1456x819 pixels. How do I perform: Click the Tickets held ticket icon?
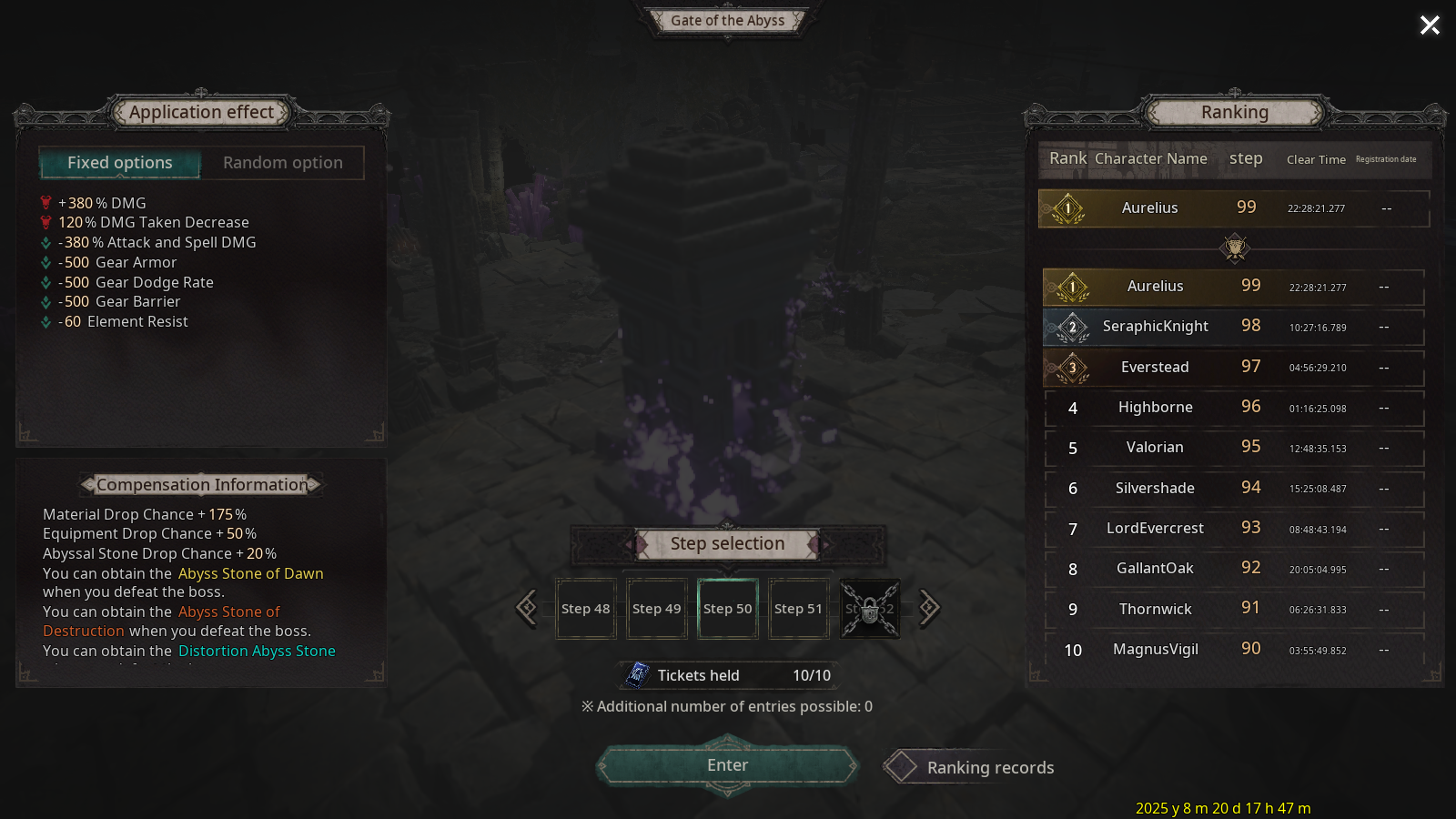point(638,675)
